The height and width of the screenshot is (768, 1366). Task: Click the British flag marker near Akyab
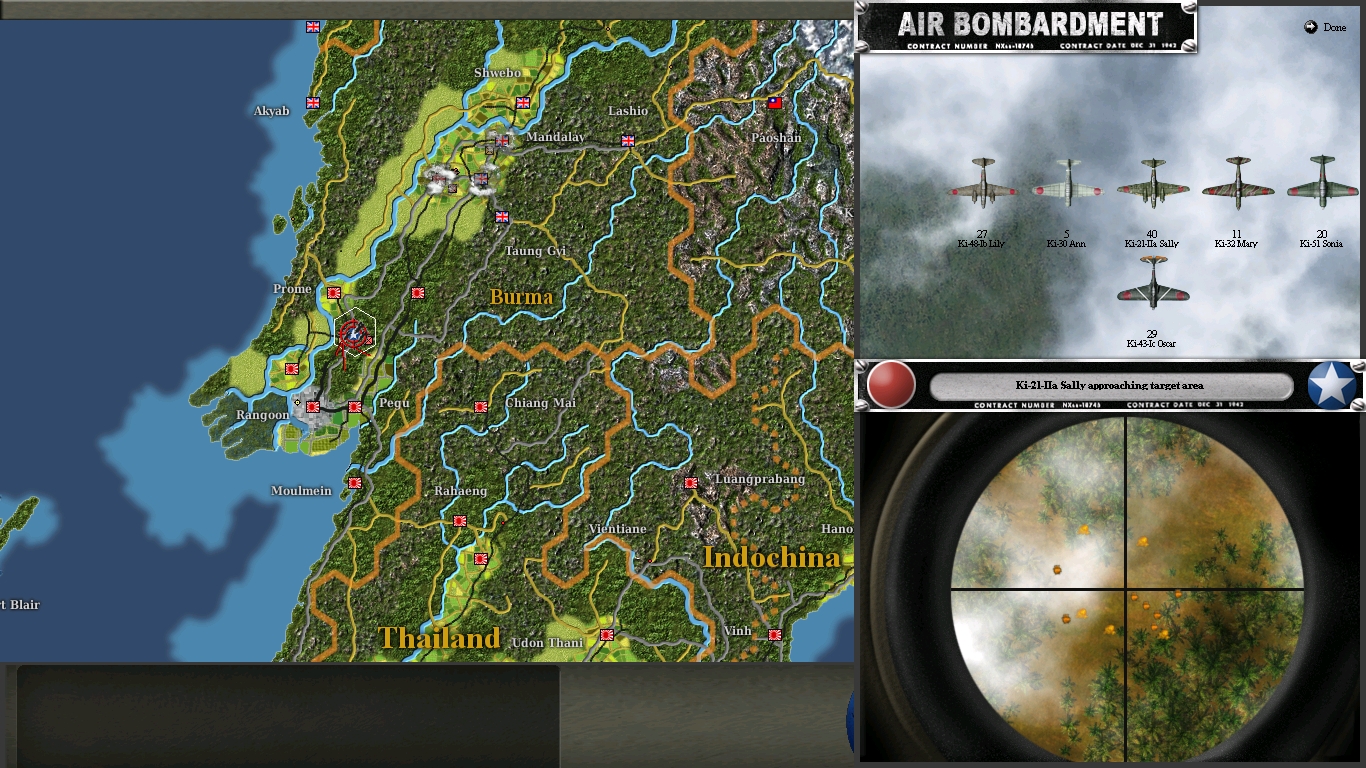[312, 102]
